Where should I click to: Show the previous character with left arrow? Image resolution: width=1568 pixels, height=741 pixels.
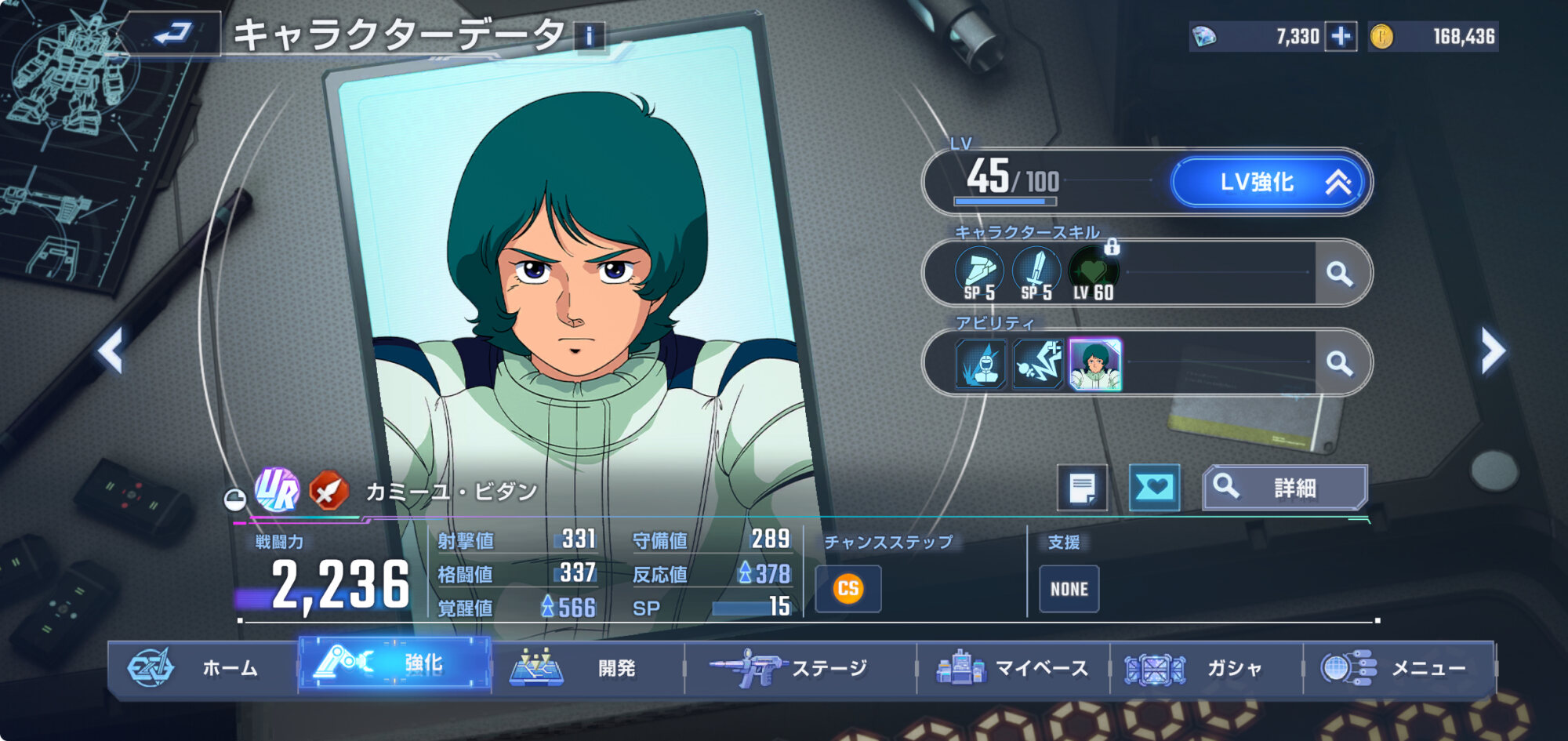111,350
